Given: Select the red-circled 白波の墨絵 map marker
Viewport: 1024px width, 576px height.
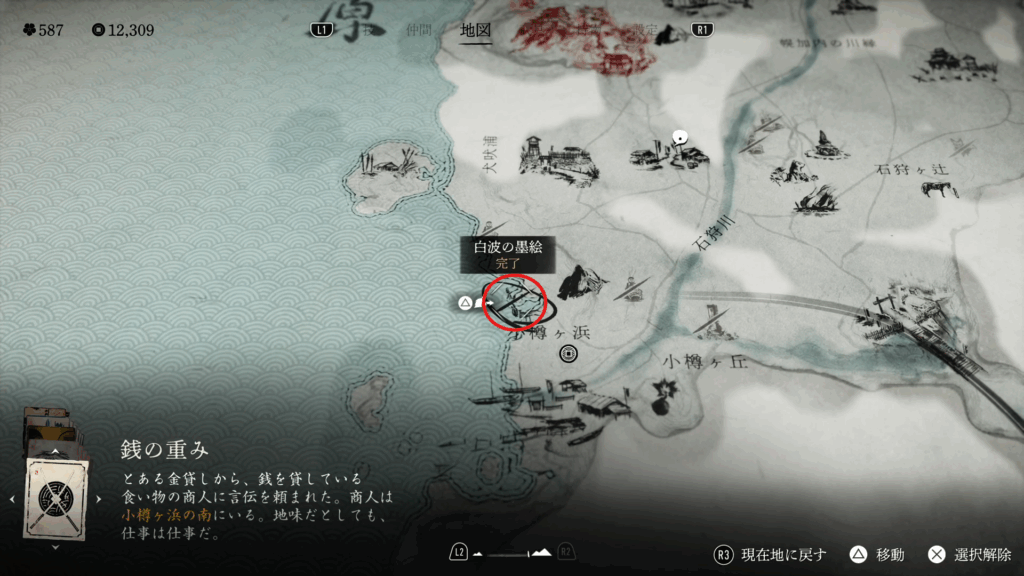Looking at the screenshot, I should [x=514, y=300].
